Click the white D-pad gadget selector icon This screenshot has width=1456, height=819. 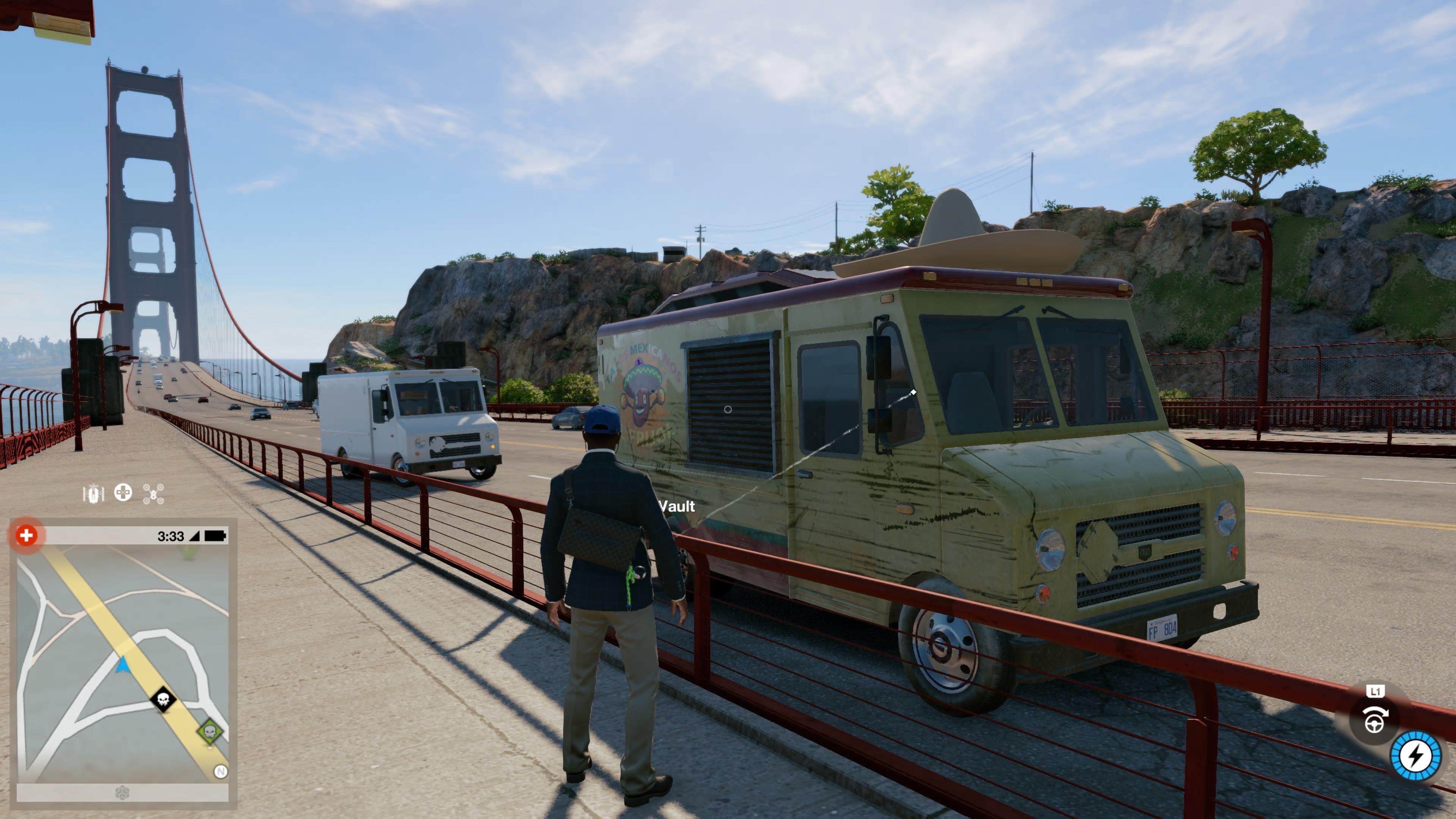123,493
